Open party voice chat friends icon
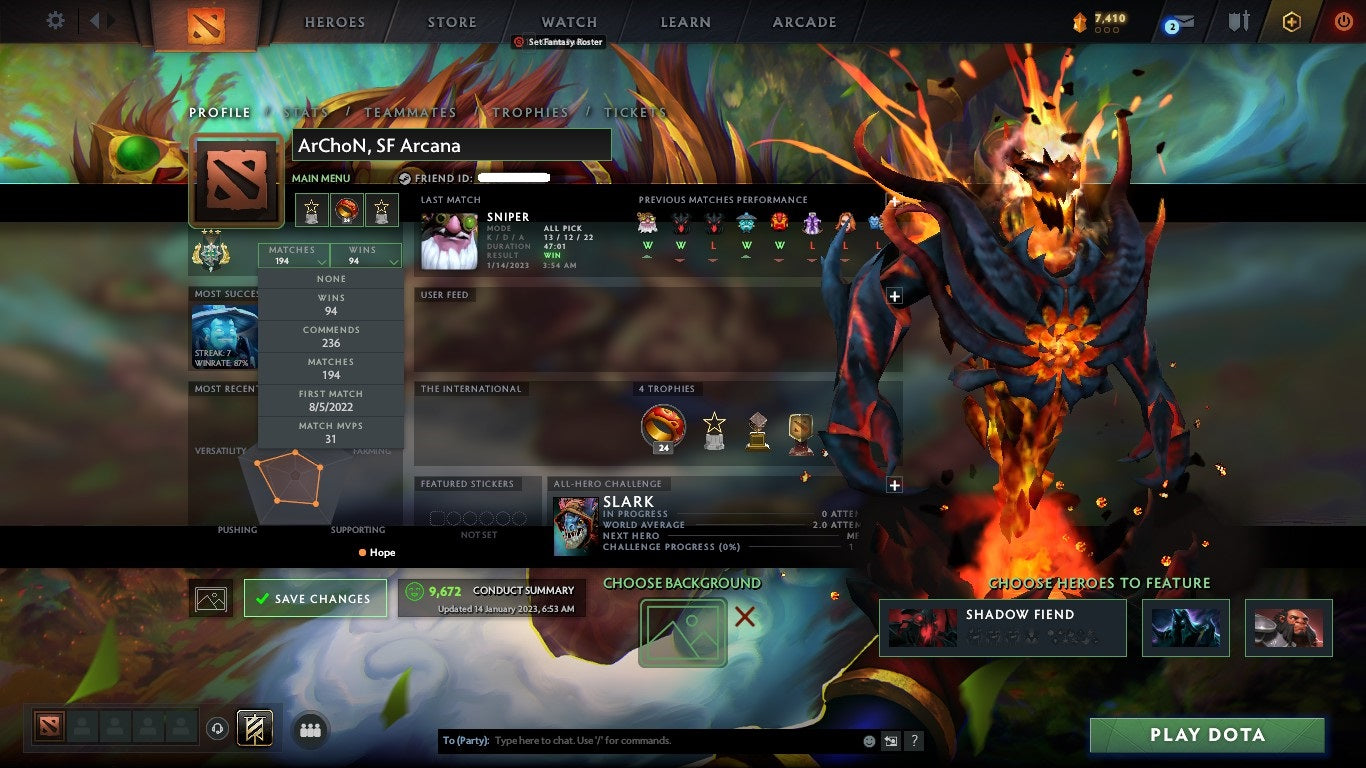This screenshot has height=768, width=1366. [310, 730]
